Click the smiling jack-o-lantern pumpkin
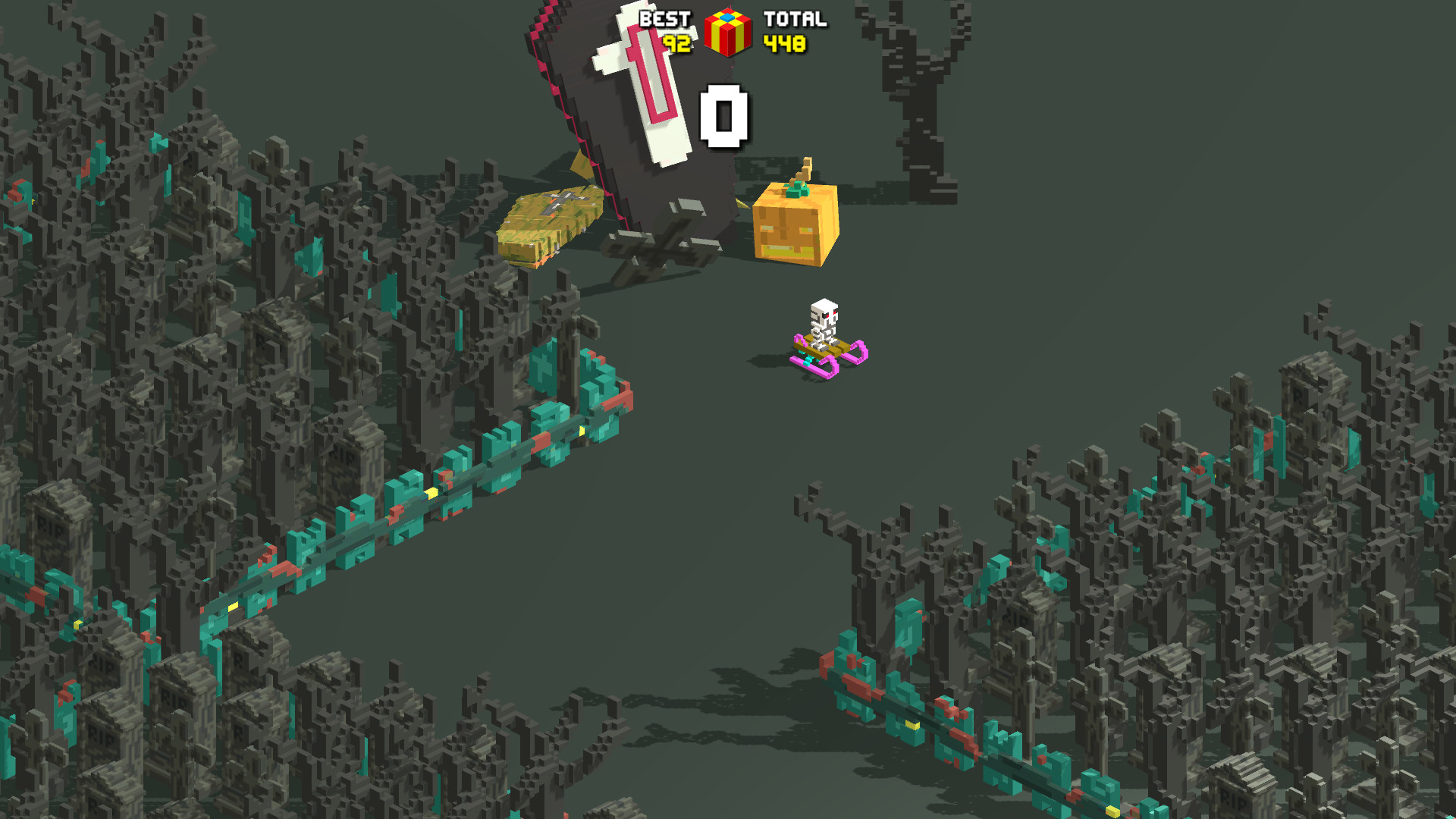 click(x=795, y=227)
